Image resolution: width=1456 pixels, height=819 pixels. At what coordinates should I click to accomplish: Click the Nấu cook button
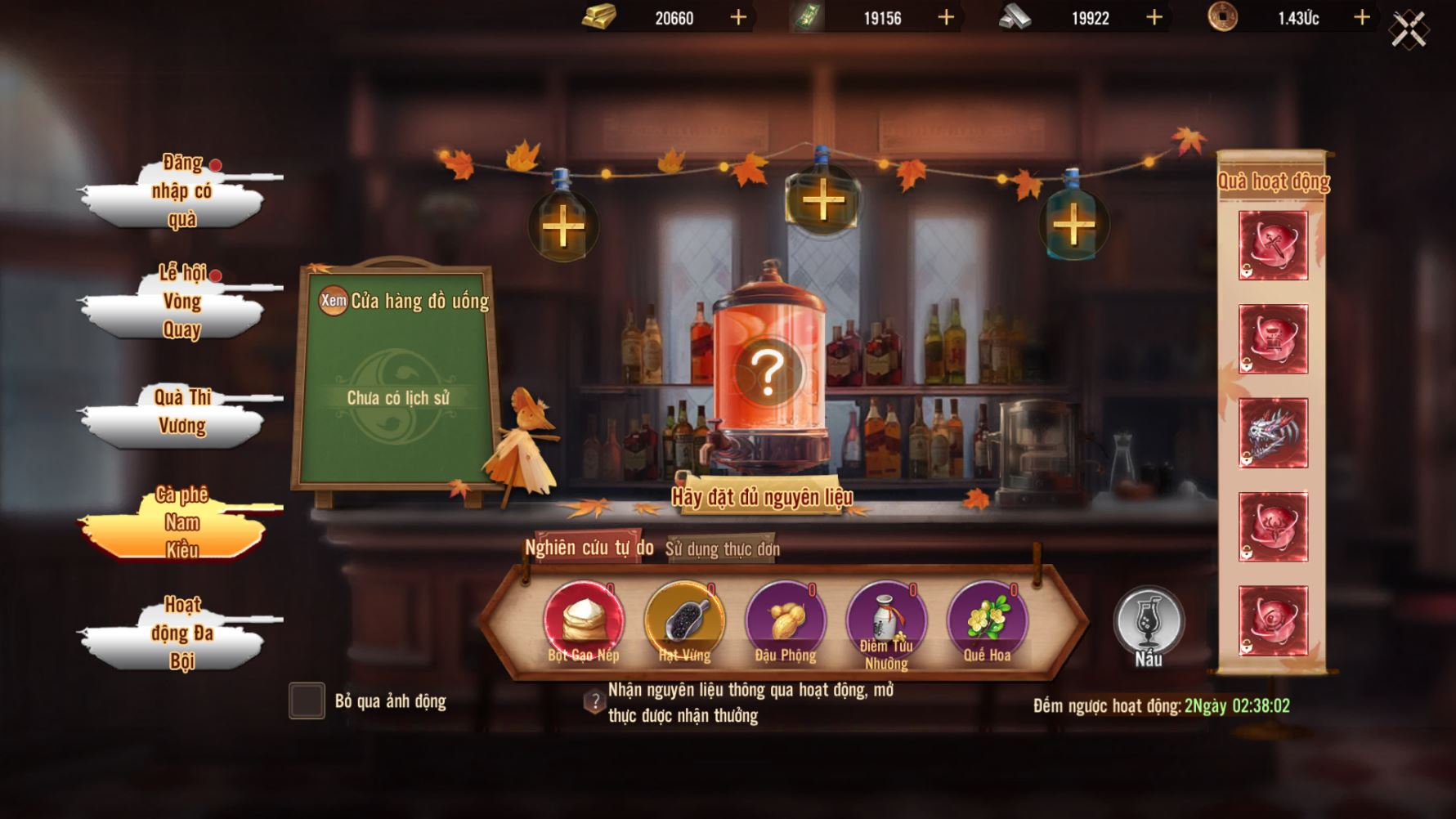tap(1149, 625)
